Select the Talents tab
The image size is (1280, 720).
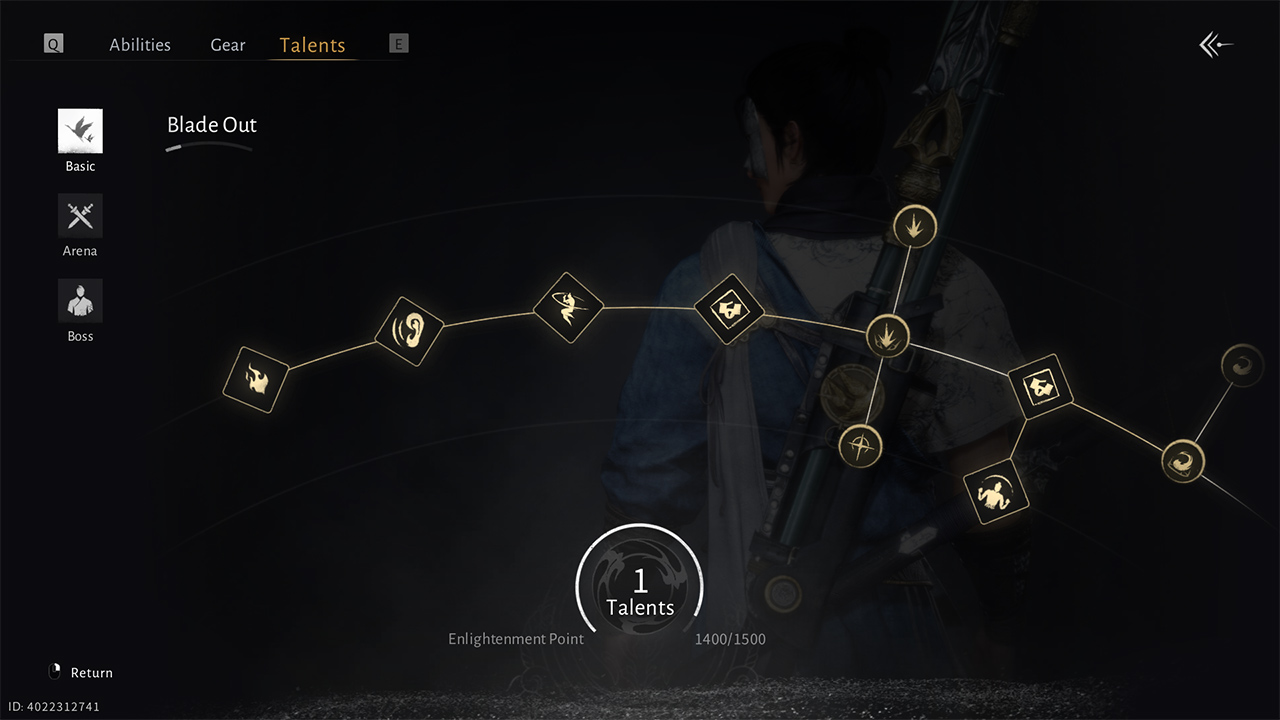tap(312, 45)
